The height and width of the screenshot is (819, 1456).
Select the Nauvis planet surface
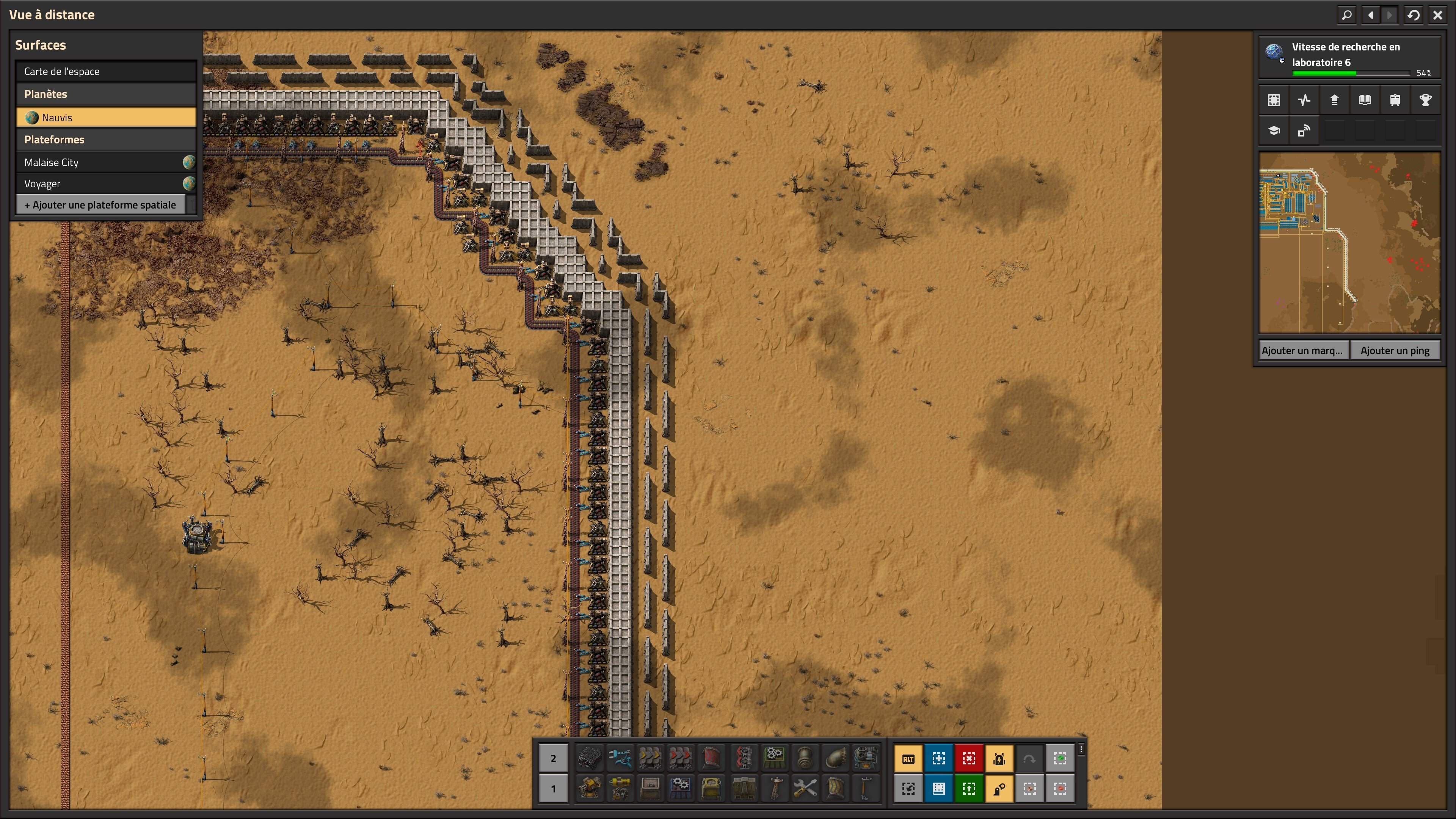click(x=106, y=118)
